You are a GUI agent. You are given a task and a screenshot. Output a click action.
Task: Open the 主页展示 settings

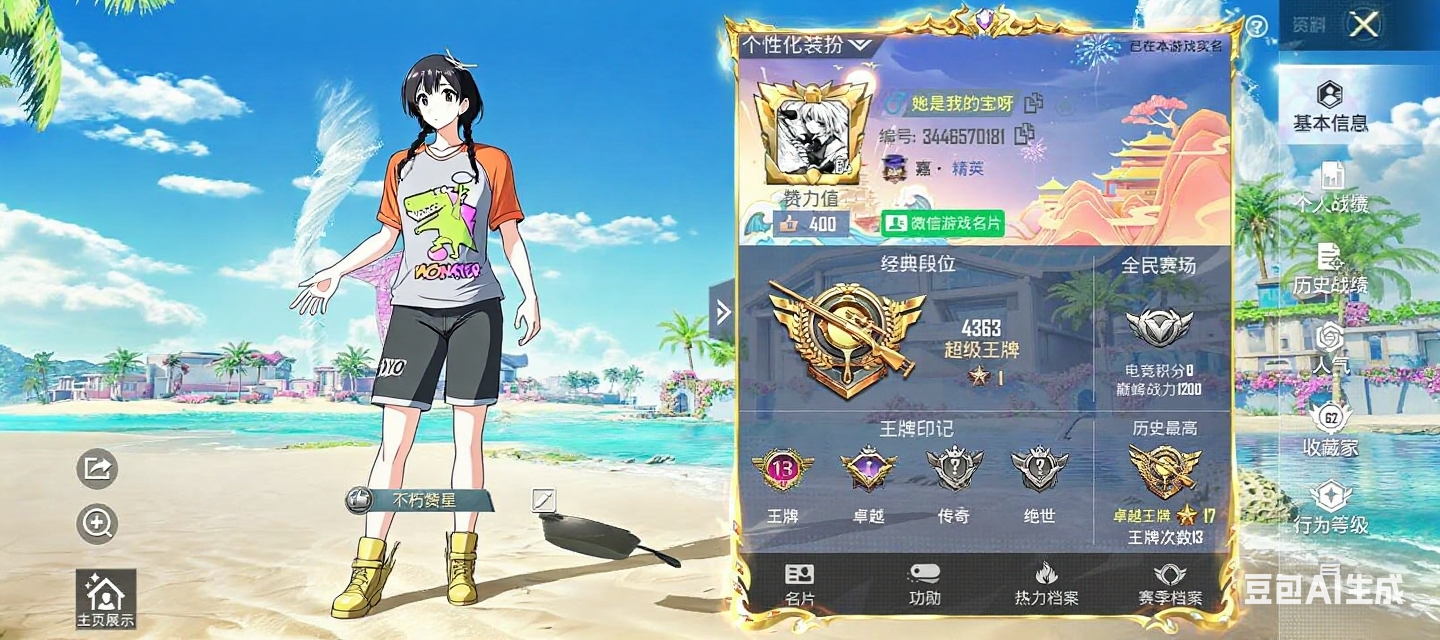105,600
